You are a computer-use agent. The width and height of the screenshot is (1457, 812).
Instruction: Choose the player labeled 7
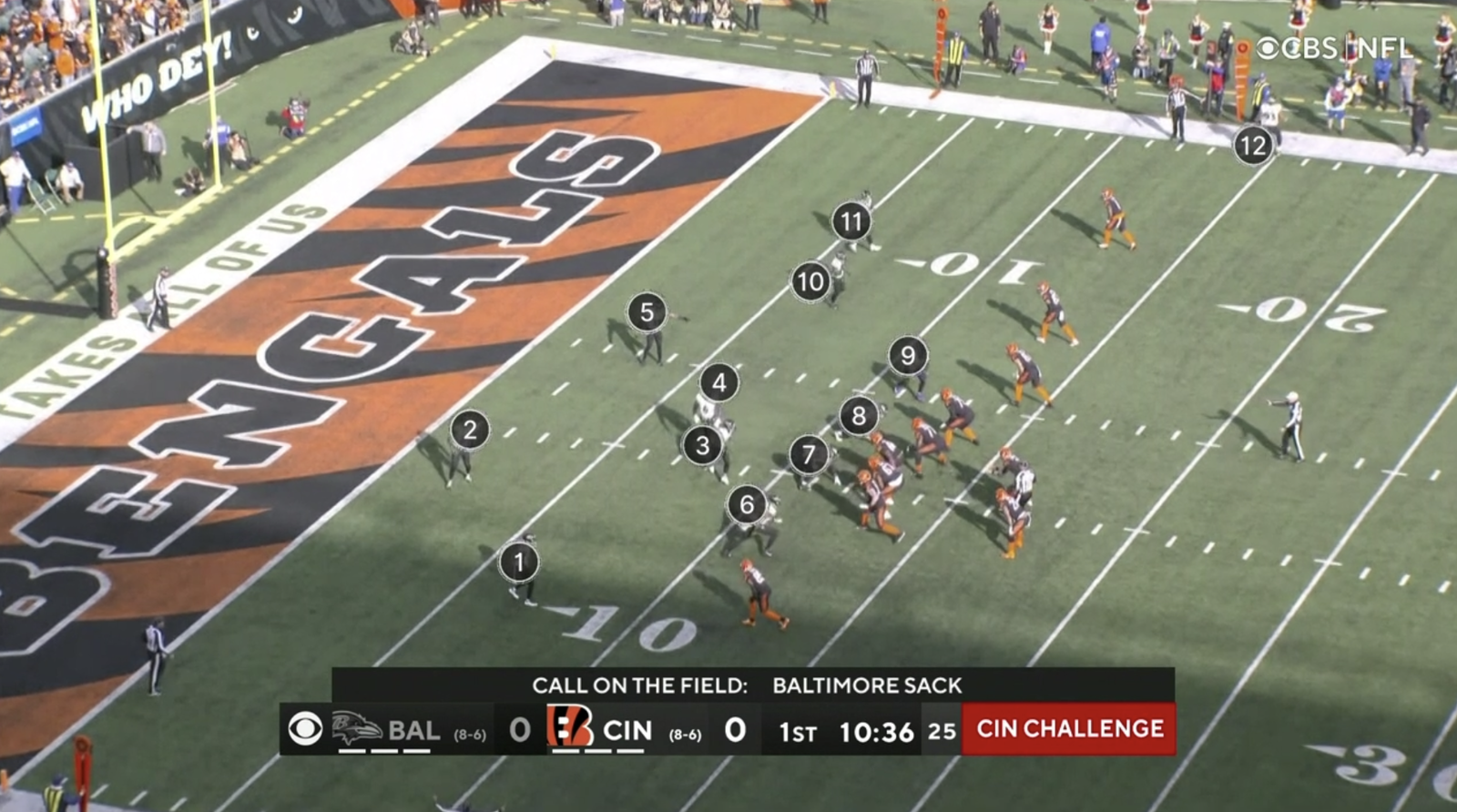pyautogui.click(x=808, y=453)
